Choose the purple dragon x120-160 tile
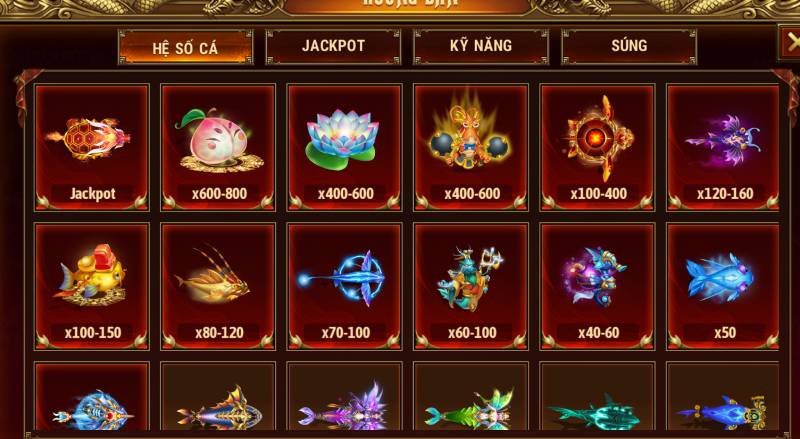The image size is (800, 439). click(724, 147)
